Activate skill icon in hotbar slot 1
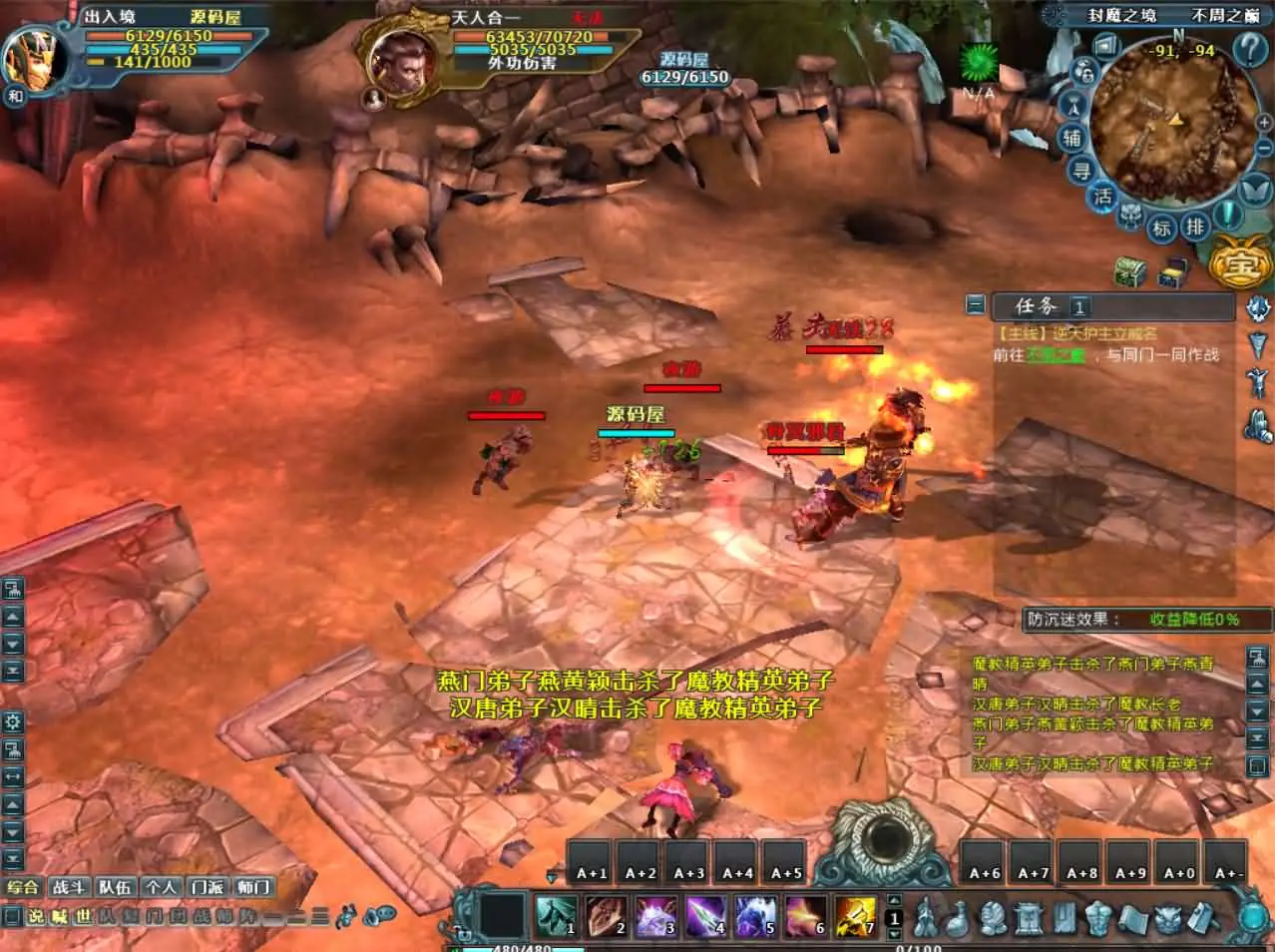Screen dimensions: 1275x952 coord(556,914)
